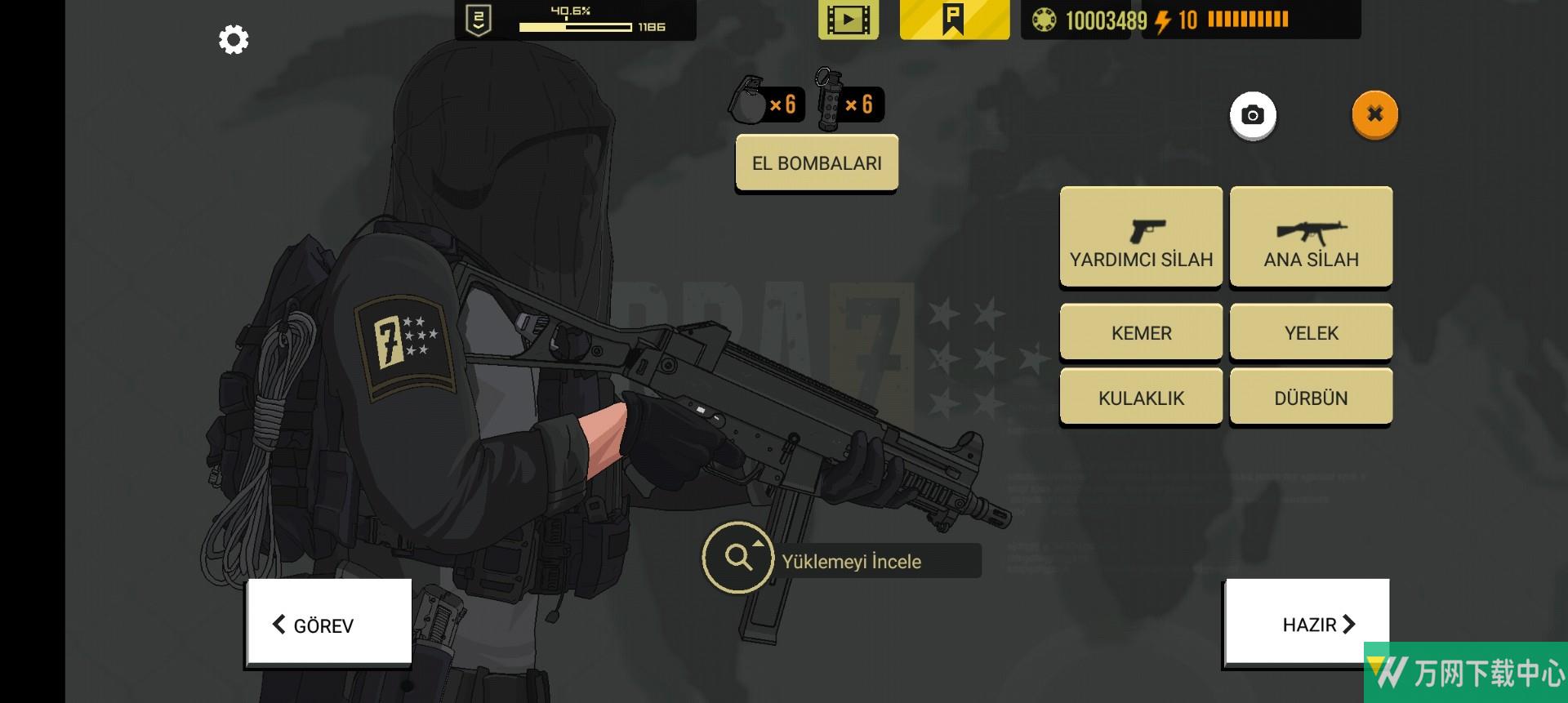Open the El Bombaları grenade selection

817,162
